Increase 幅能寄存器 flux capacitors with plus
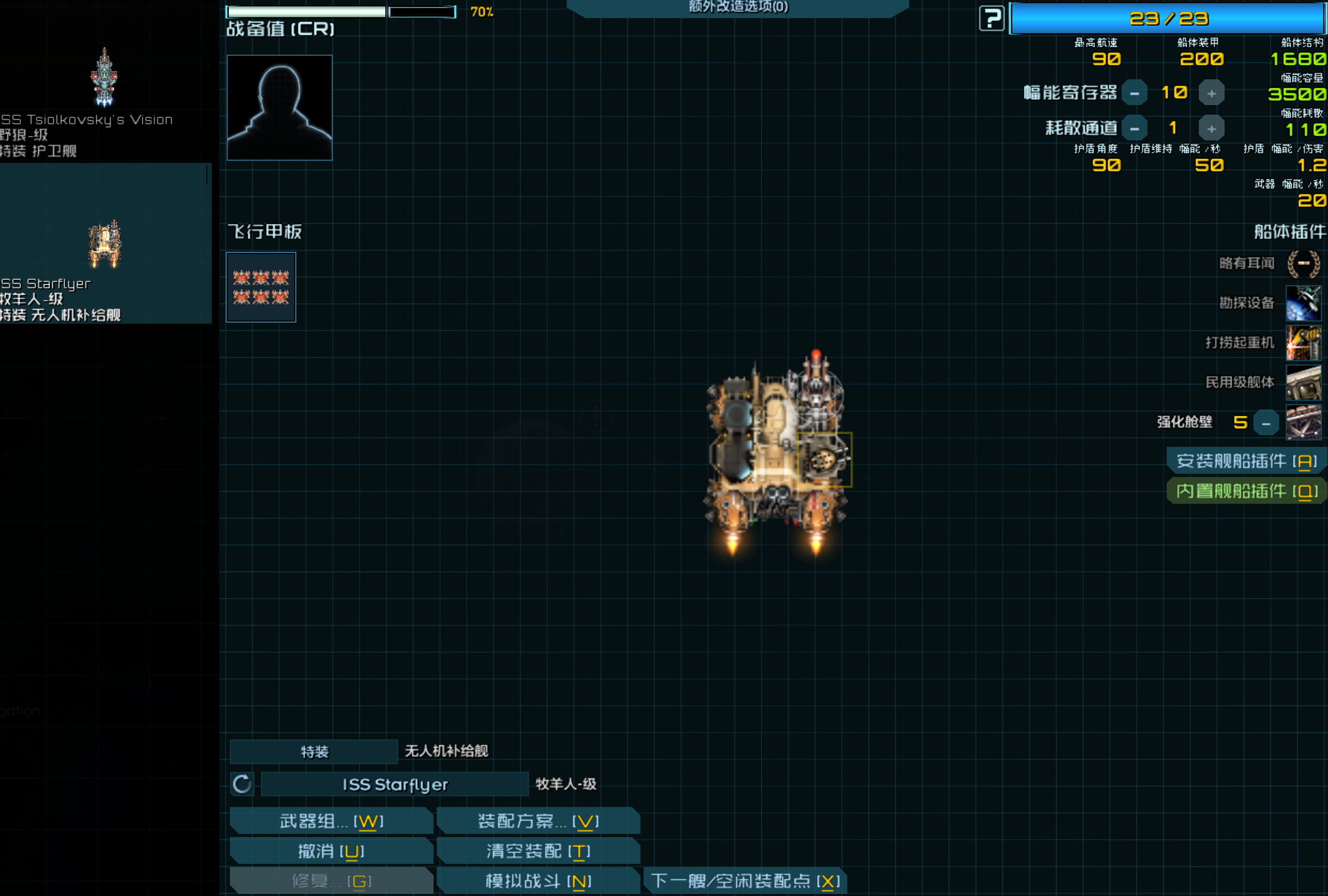 1211,93
